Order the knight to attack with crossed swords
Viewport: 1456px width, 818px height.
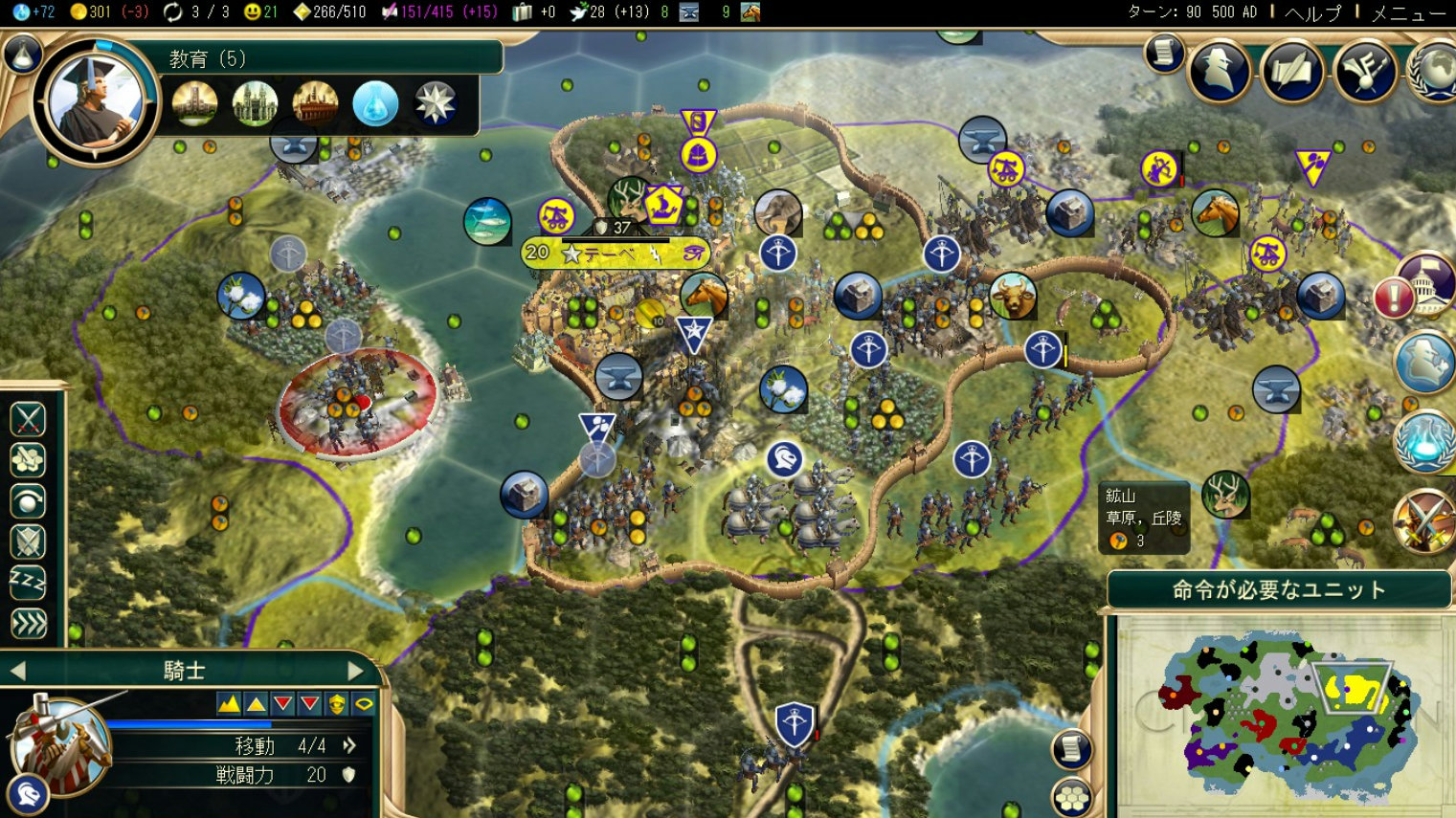(27, 419)
